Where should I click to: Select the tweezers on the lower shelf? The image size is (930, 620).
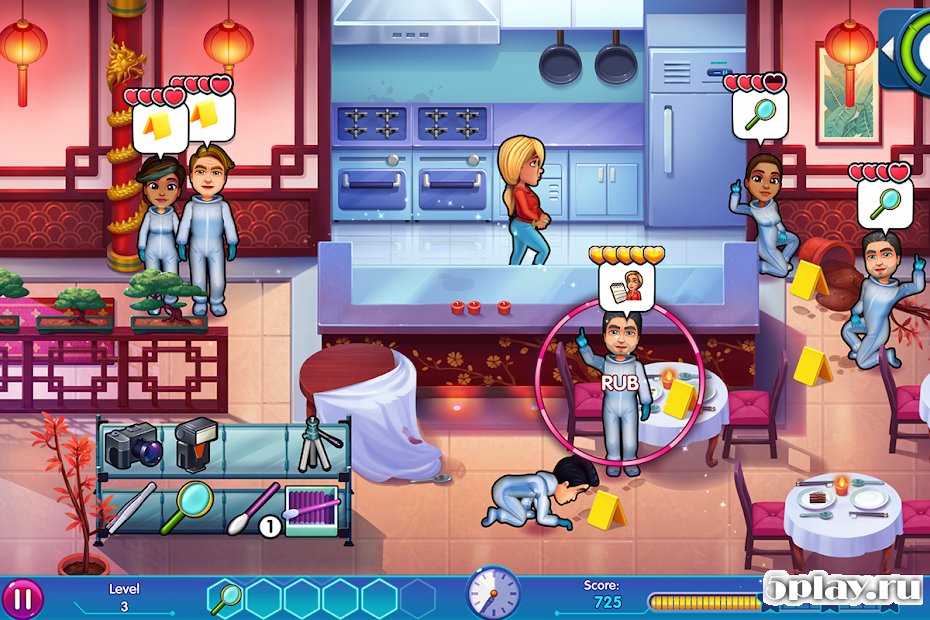[x=131, y=505]
